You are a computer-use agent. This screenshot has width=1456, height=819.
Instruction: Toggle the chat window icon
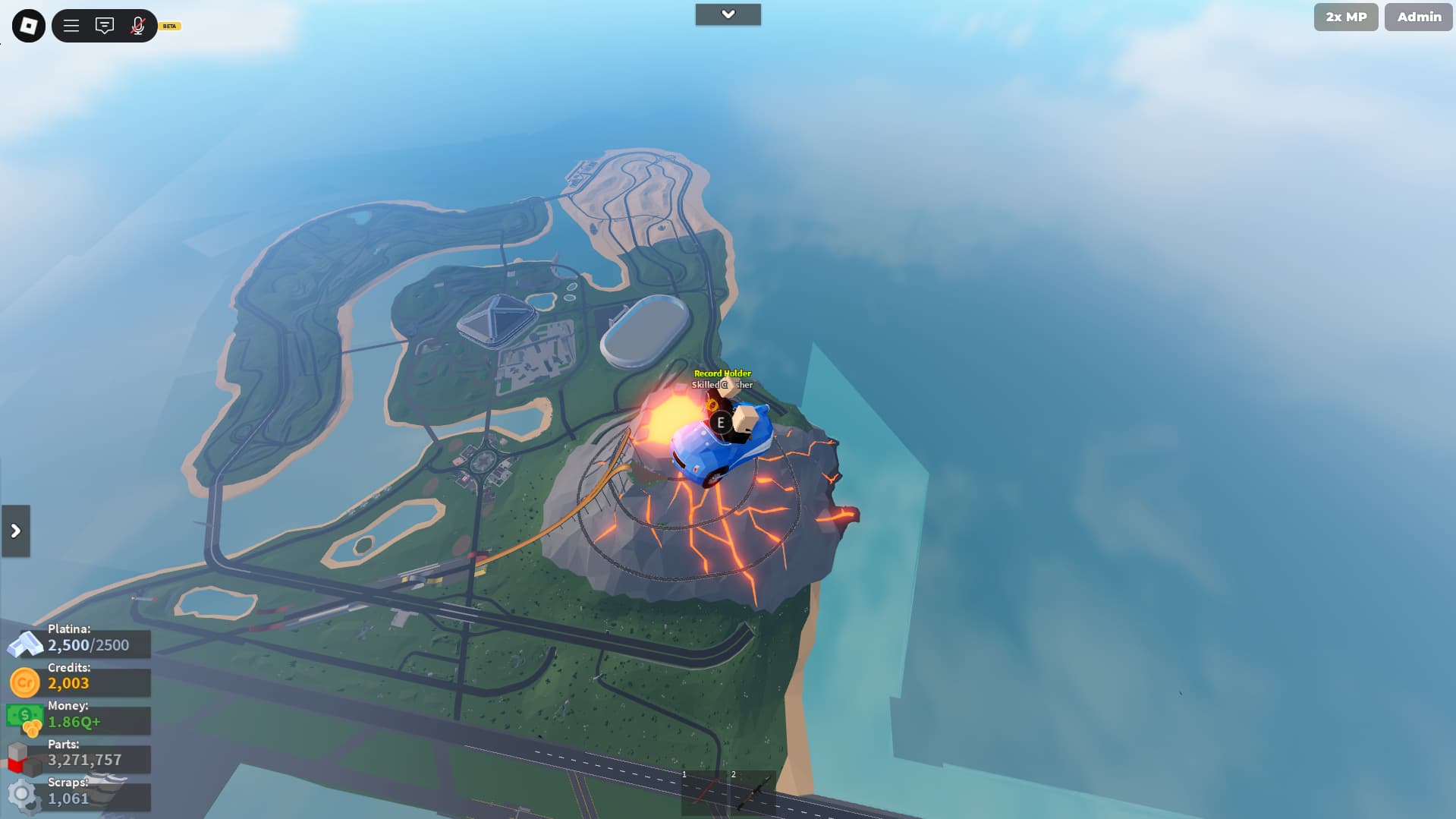[x=105, y=26]
